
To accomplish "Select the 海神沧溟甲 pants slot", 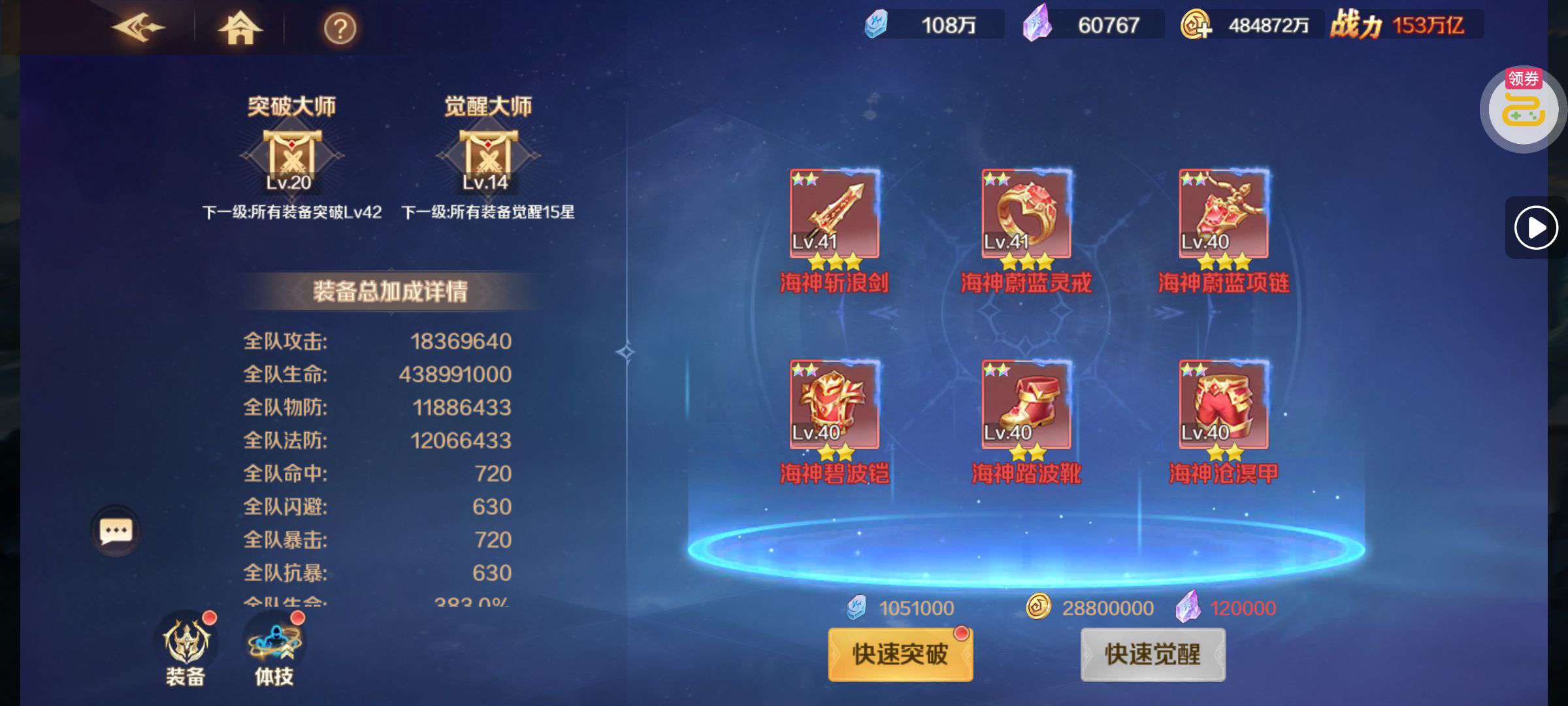I will point(1224,405).
